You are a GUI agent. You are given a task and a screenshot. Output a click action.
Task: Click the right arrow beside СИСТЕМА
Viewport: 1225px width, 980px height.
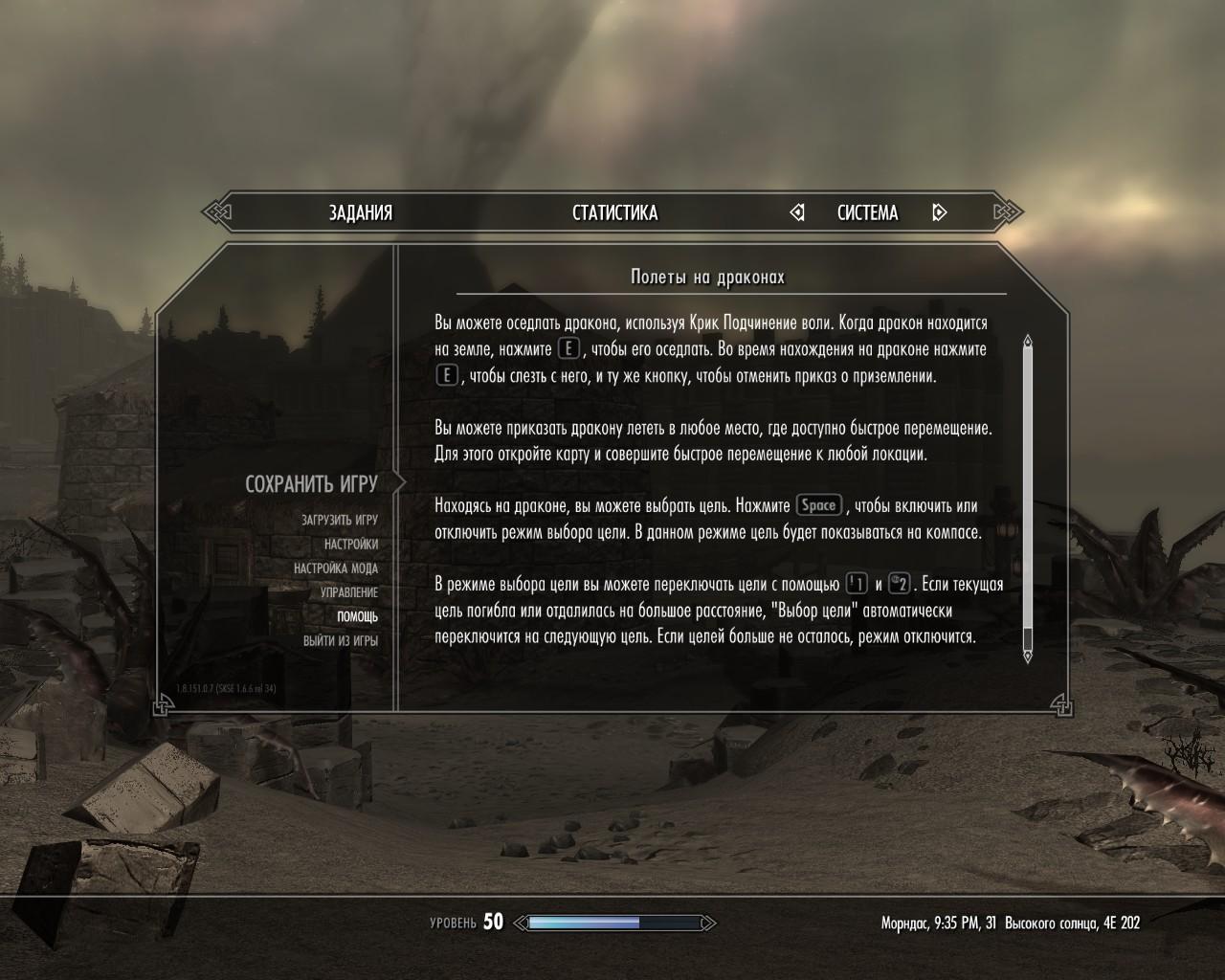(939, 212)
